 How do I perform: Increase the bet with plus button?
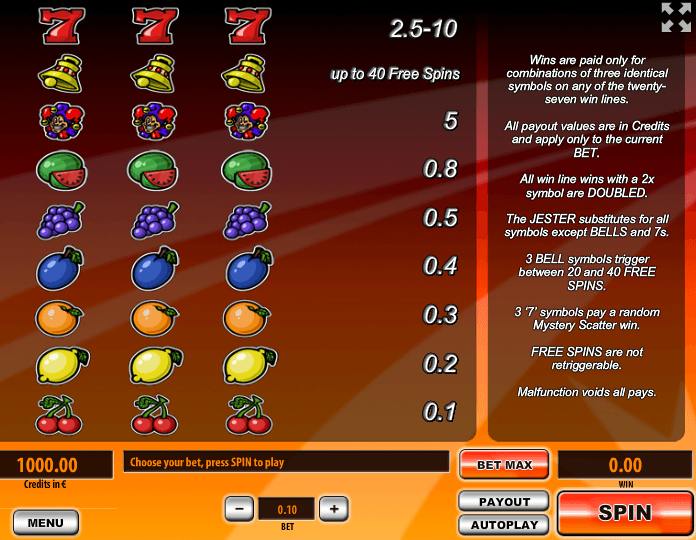click(334, 509)
